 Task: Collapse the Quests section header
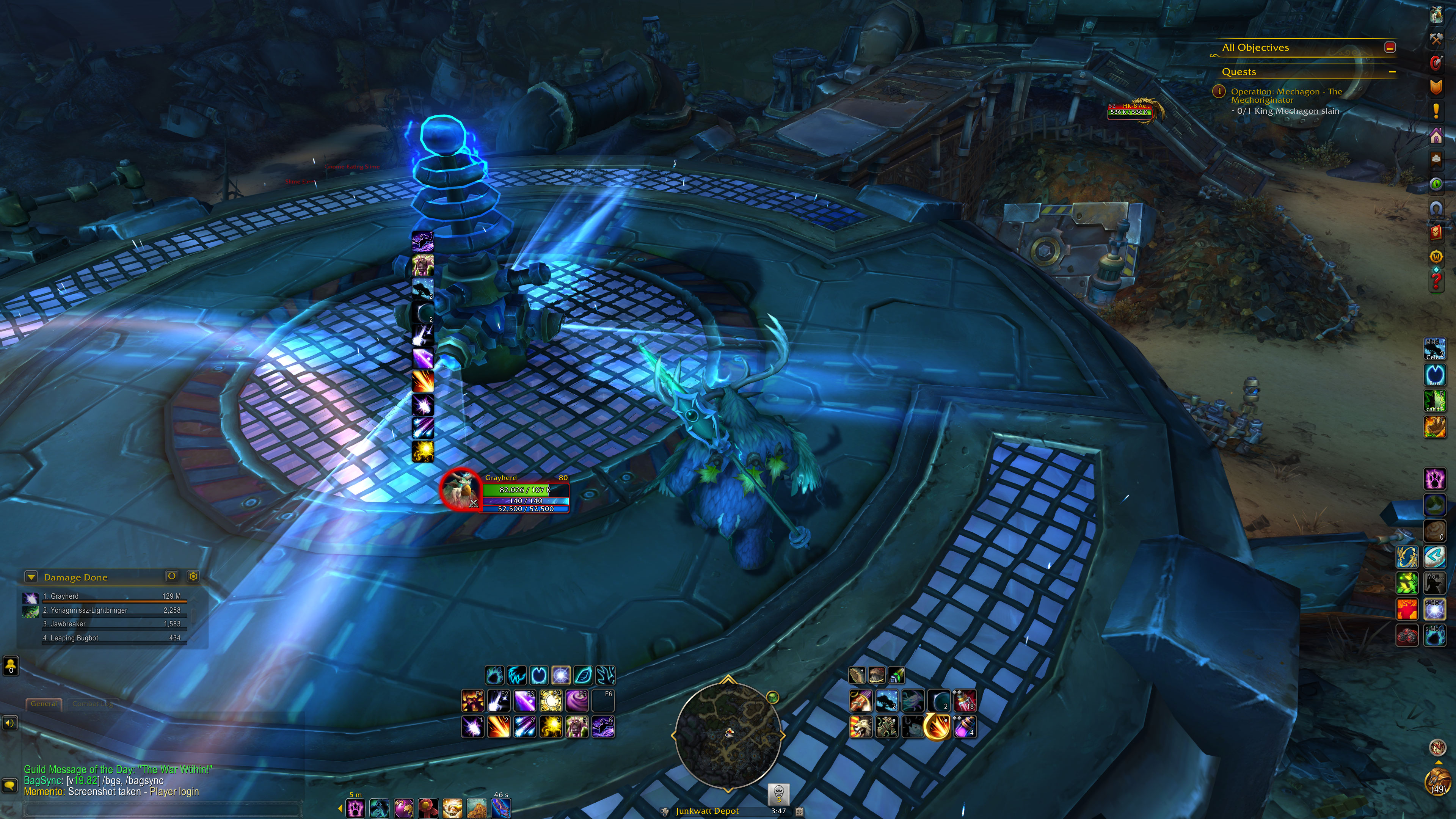[1392, 72]
